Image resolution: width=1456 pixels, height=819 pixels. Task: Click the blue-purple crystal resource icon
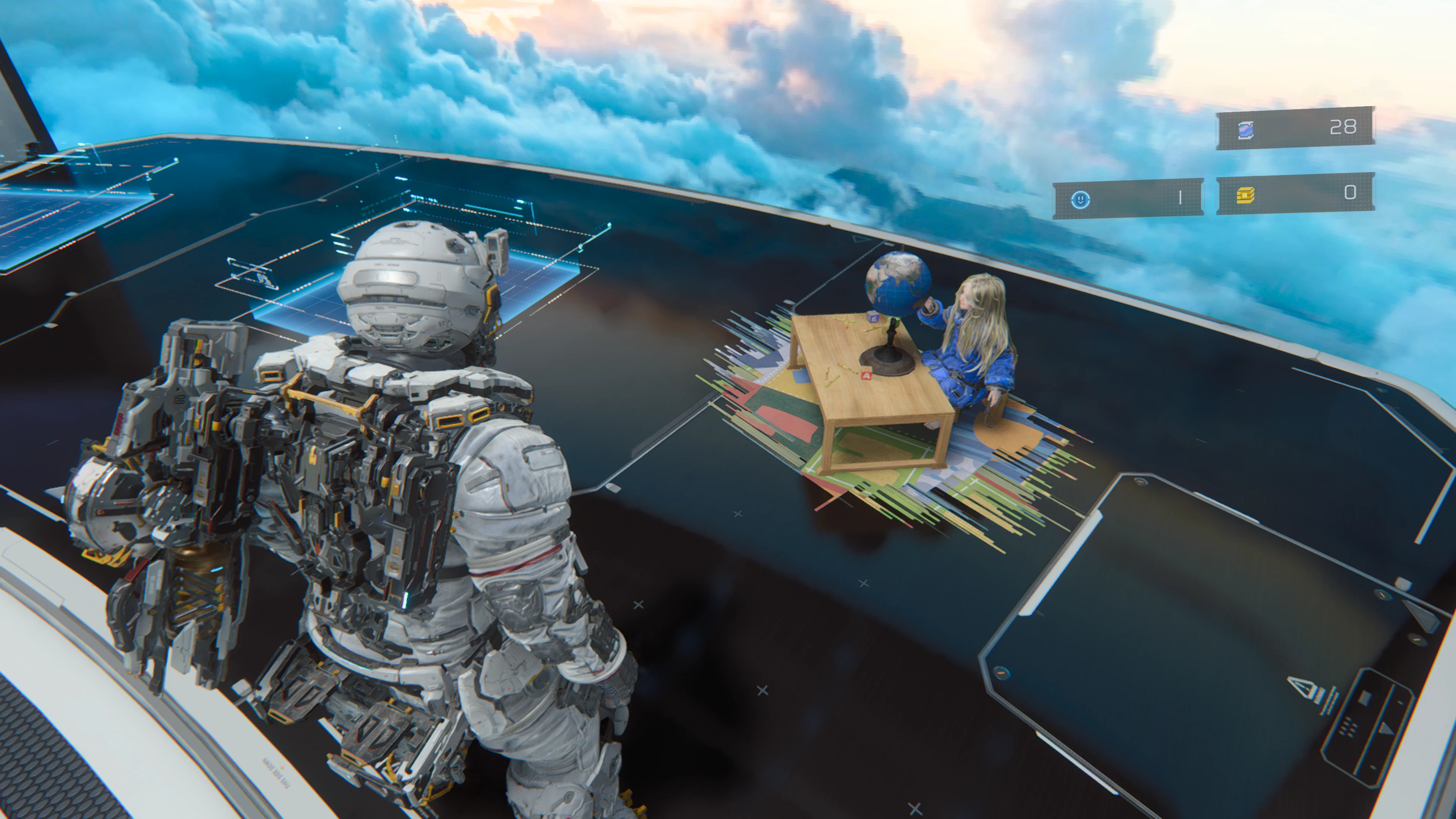[x=1246, y=130]
